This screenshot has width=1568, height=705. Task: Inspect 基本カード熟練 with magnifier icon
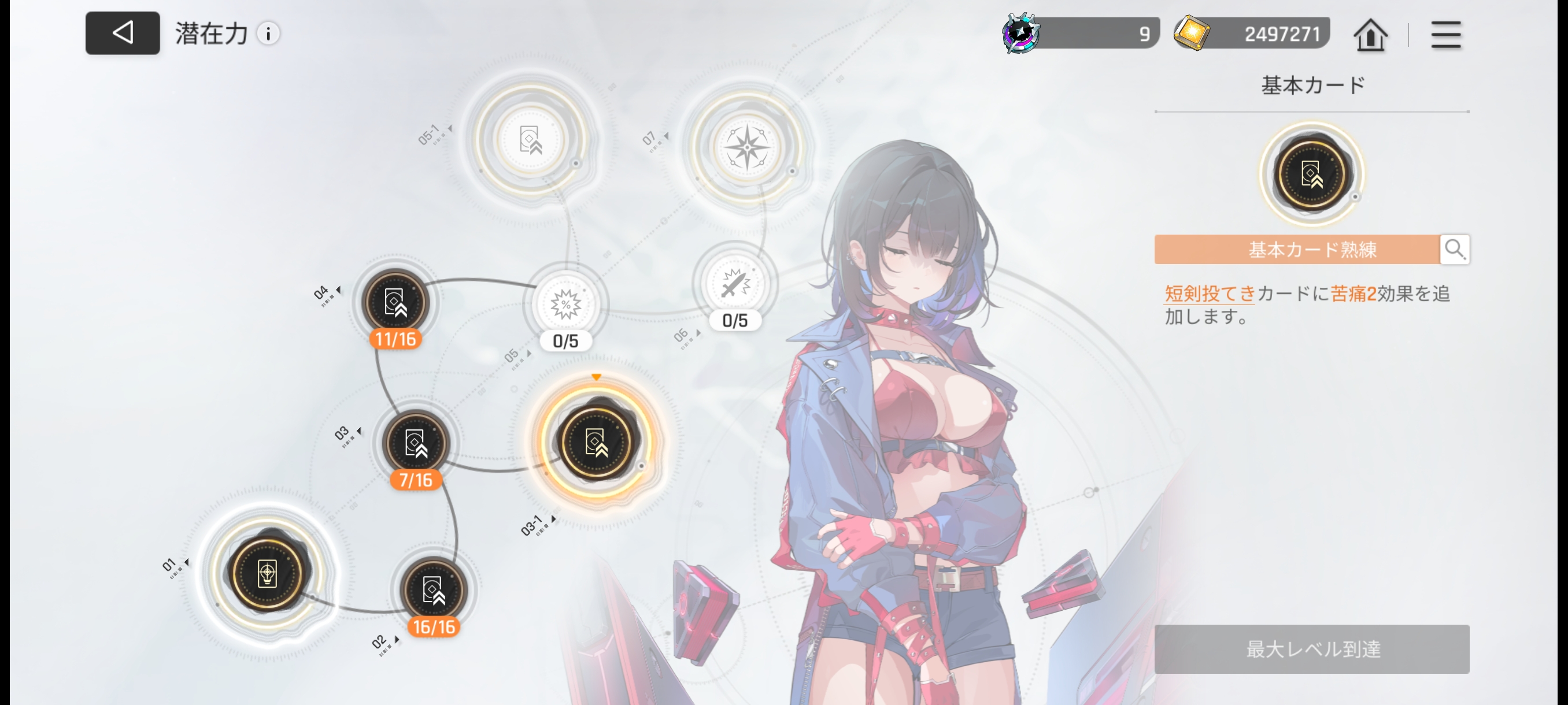(1454, 249)
